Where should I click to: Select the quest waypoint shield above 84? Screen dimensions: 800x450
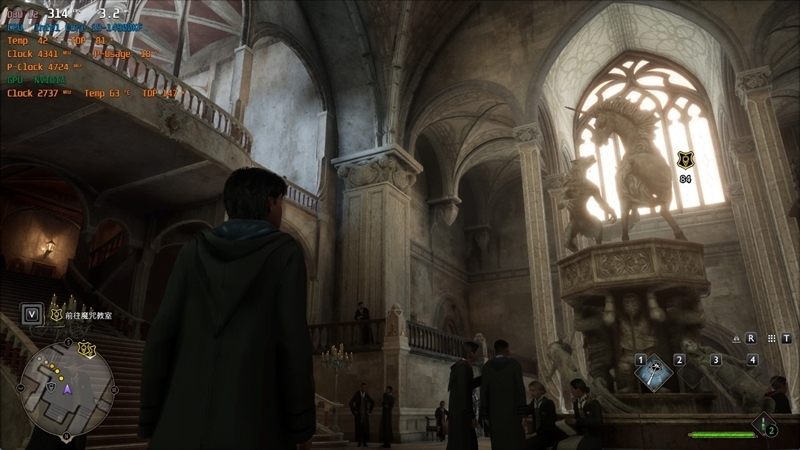tap(685, 160)
